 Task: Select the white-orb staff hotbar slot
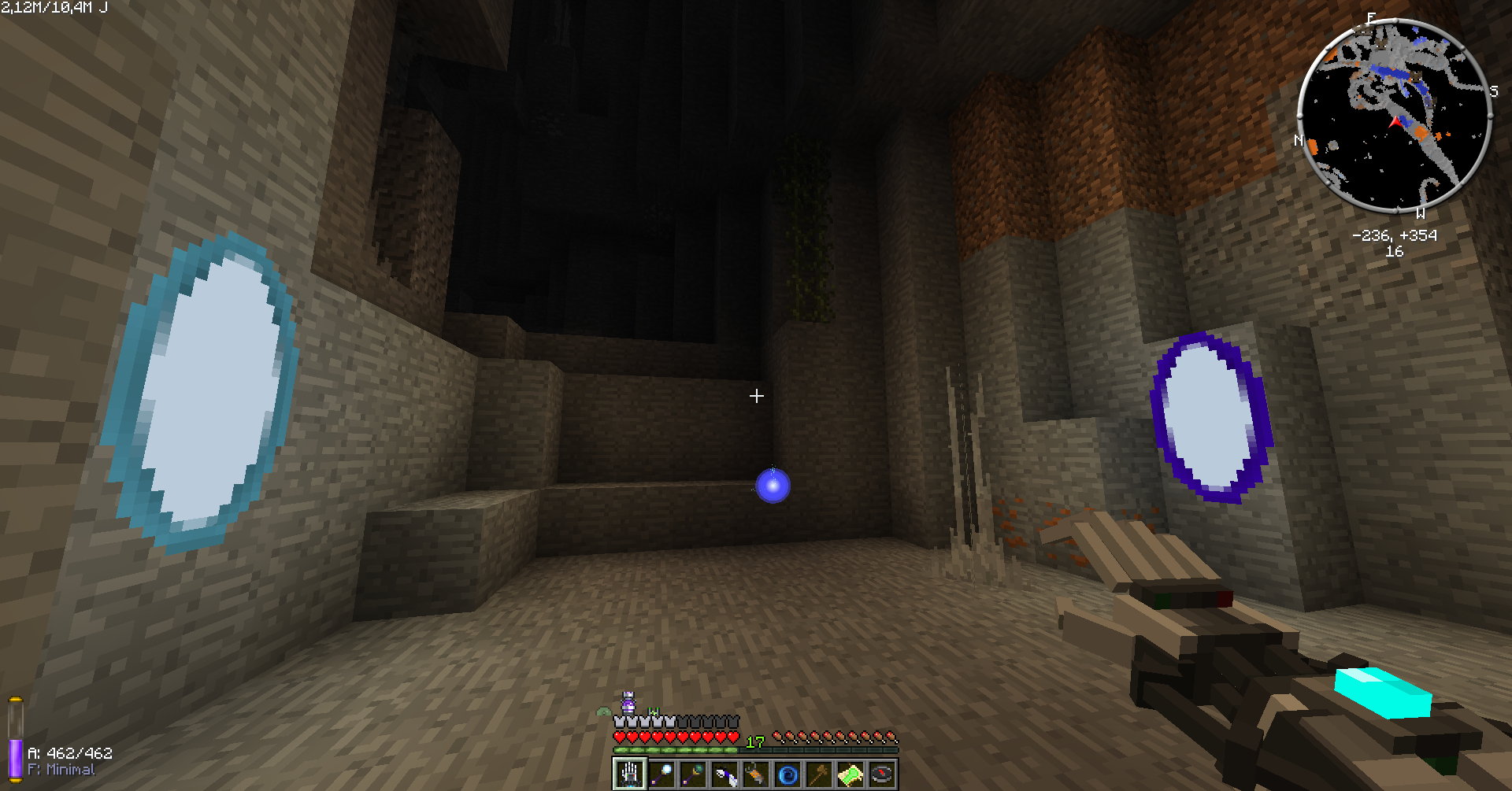pyautogui.click(x=661, y=774)
